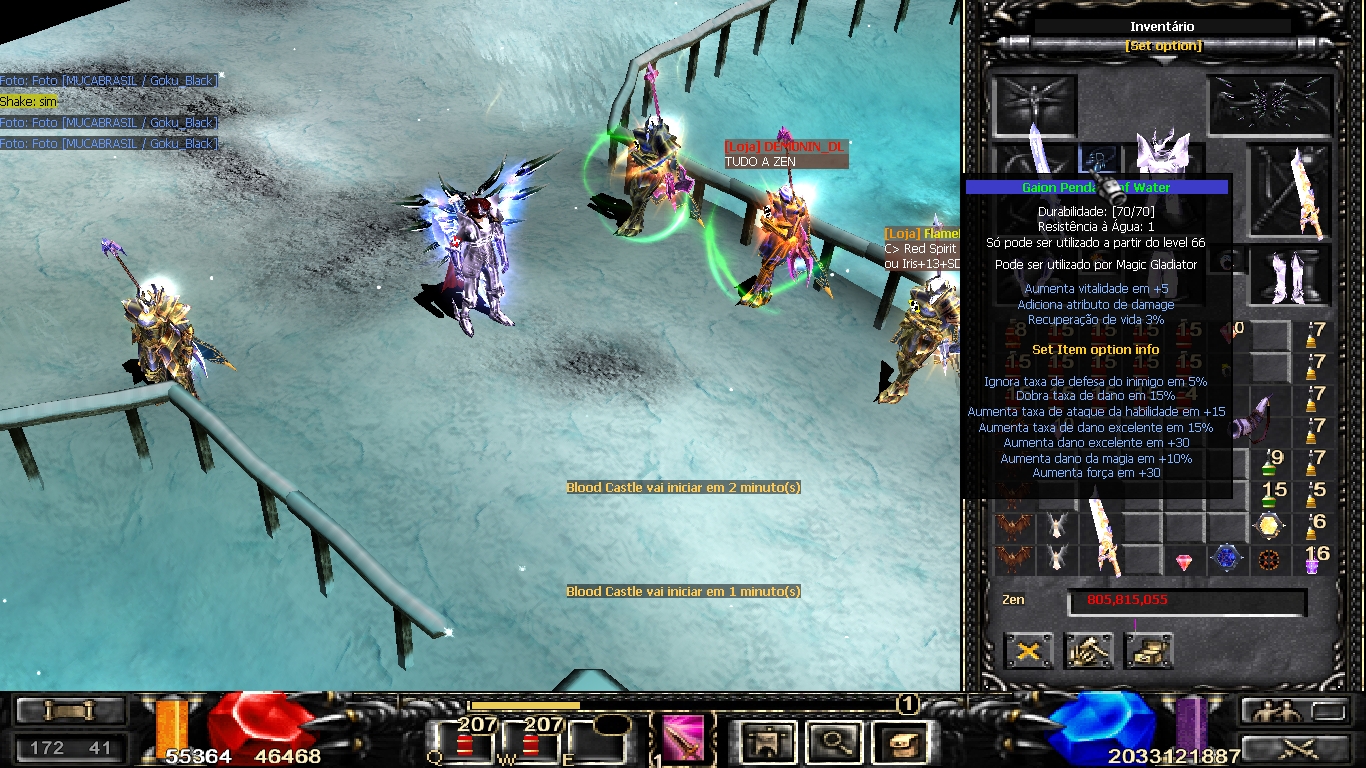
Task: Activate the pink sword skill icon
Action: pos(683,739)
